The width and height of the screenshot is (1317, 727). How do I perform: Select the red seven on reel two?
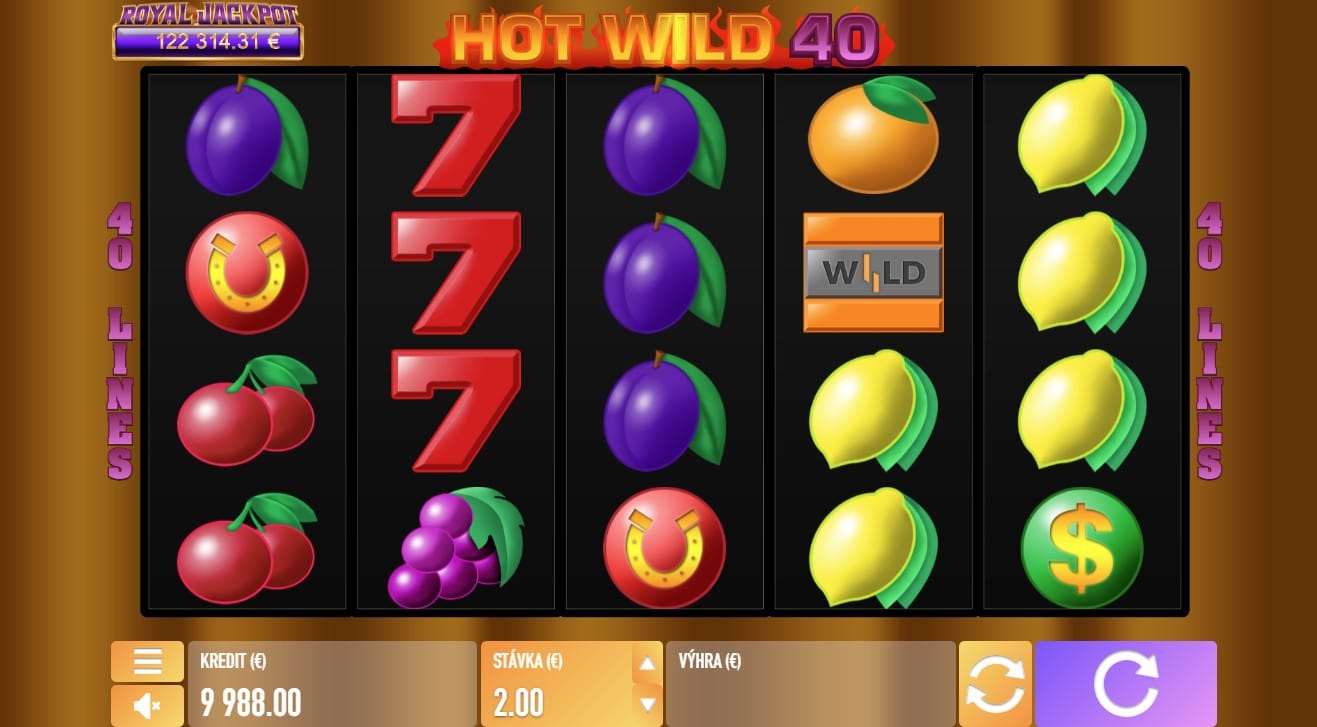[x=456, y=272]
